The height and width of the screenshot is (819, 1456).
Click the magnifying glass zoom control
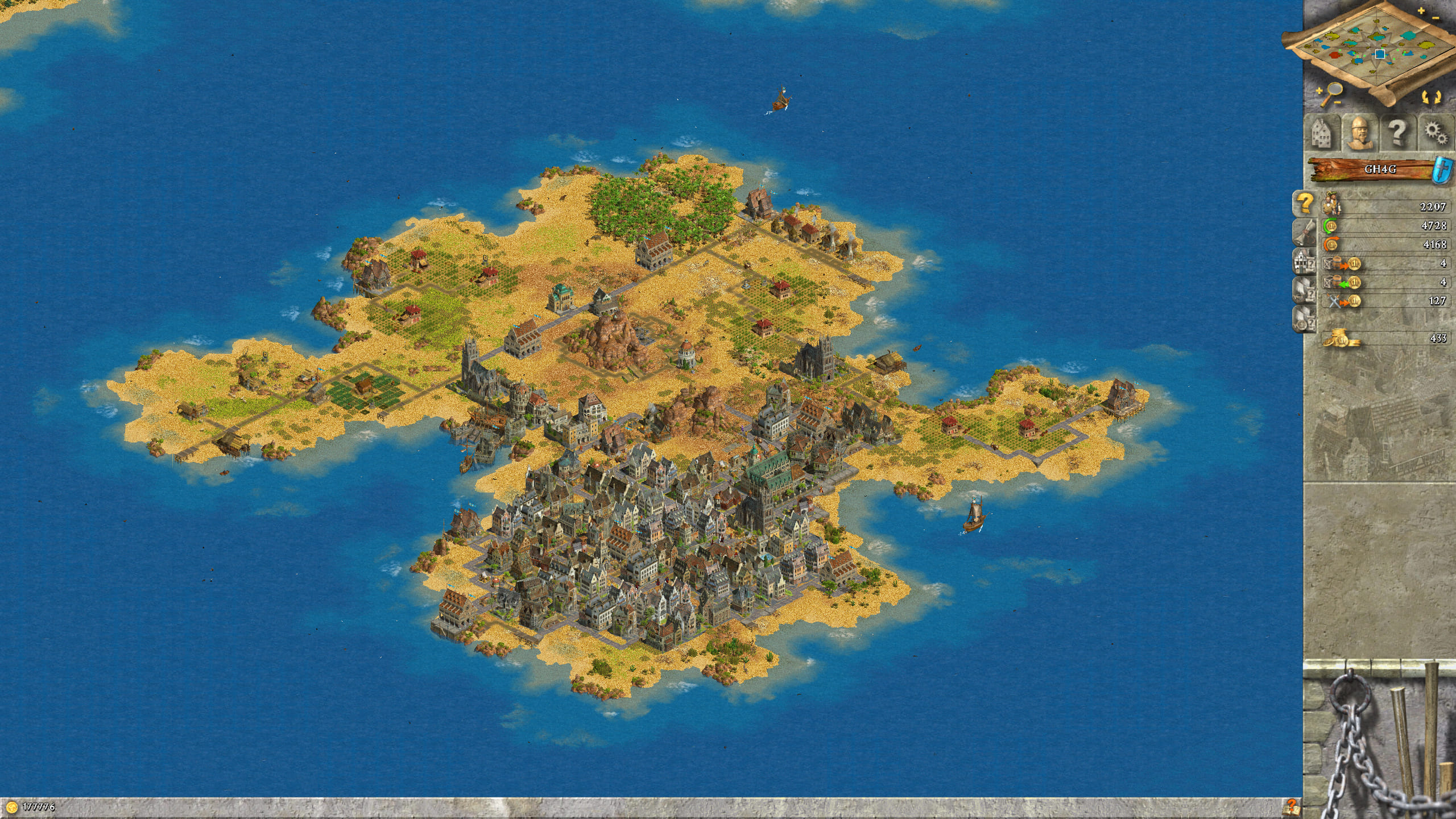(1330, 93)
